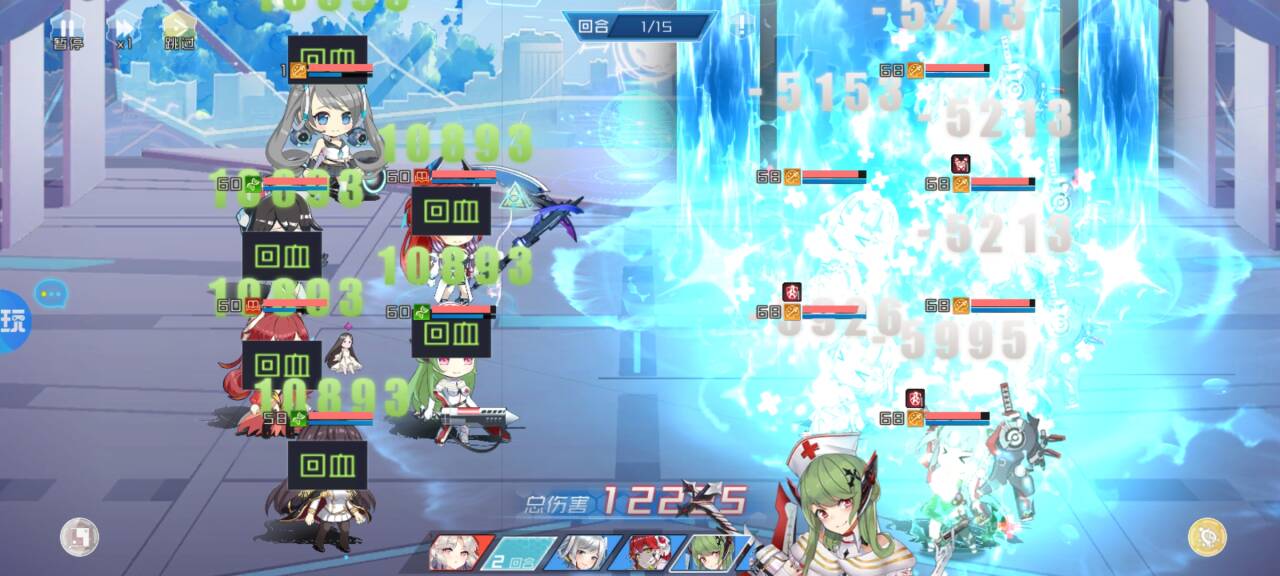The image size is (1280, 576).
Task: Toggle the x1 battle speed button
Action: (x=124, y=31)
